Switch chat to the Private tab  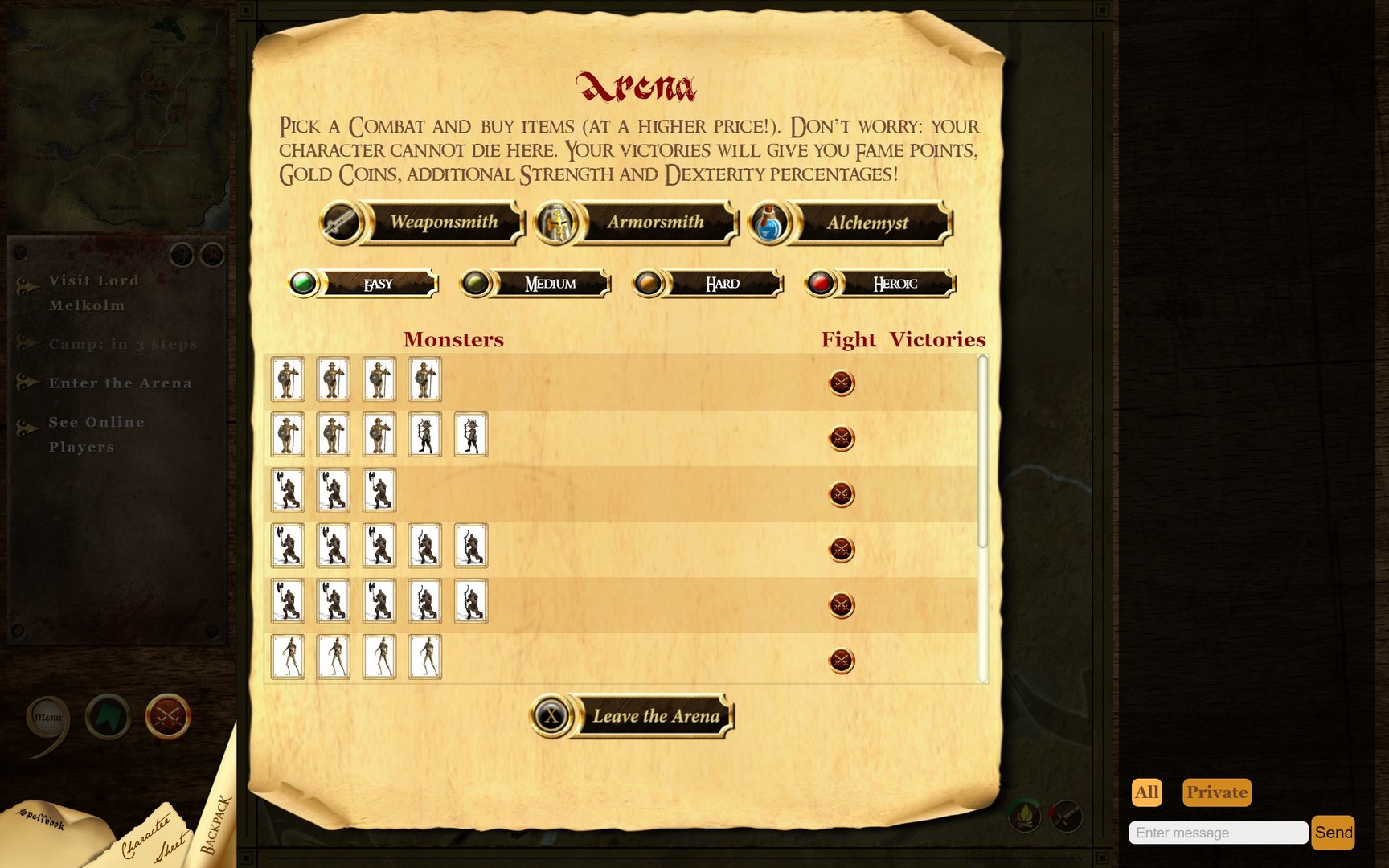click(x=1217, y=792)
